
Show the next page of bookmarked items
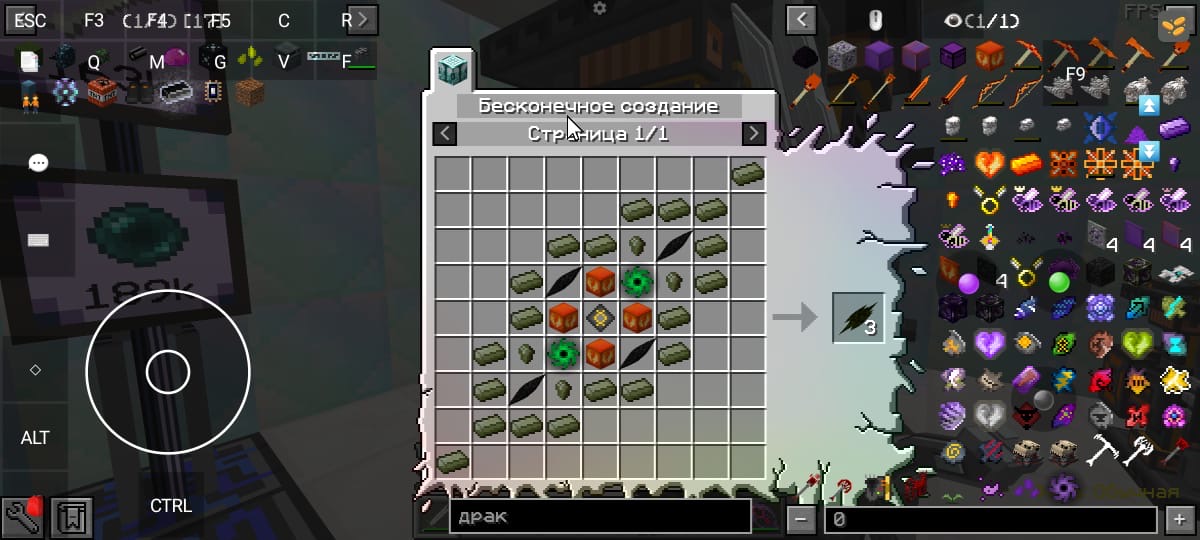[x=361, y=19]
